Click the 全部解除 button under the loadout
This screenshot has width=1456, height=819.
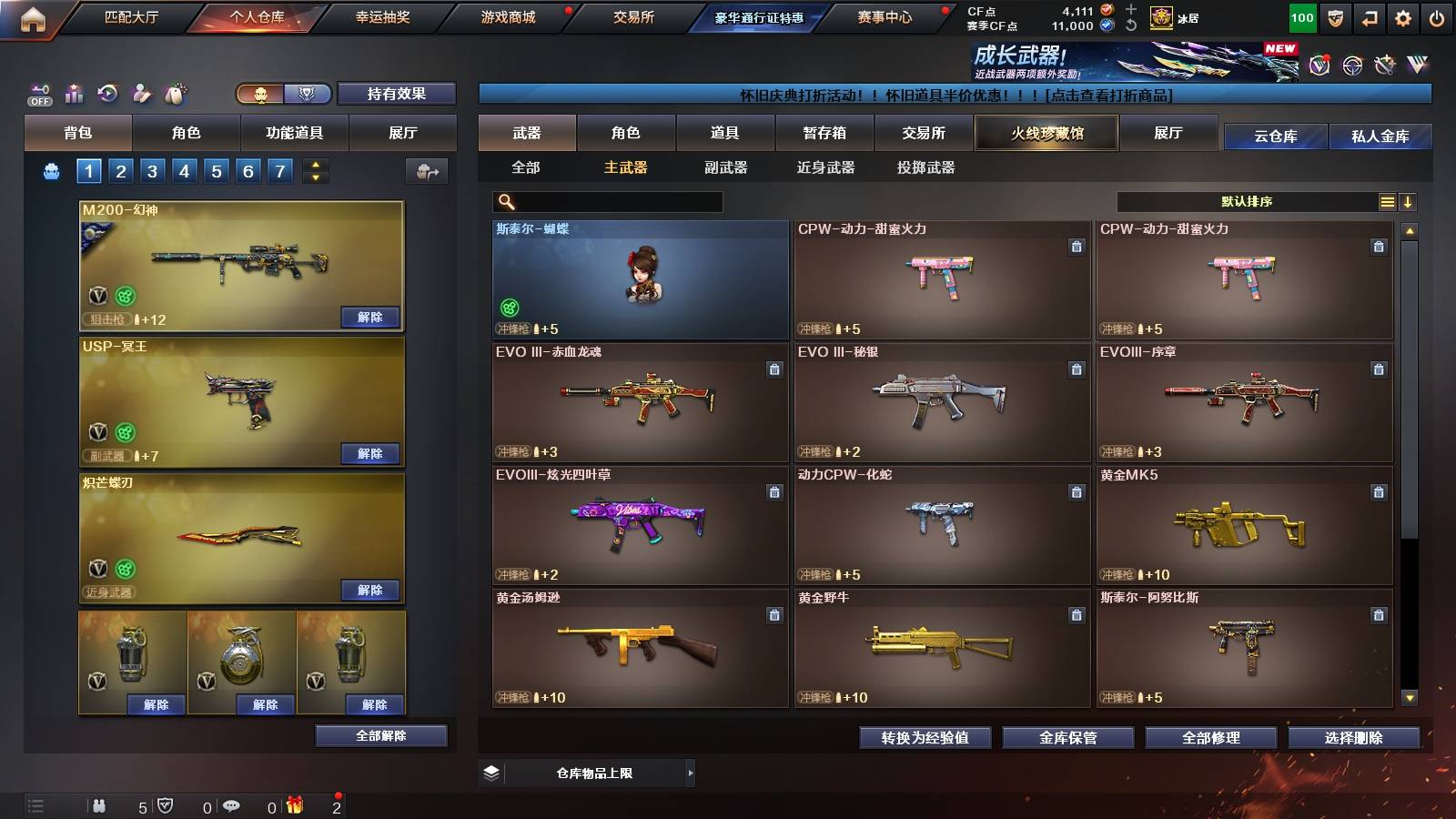(381, 735)
